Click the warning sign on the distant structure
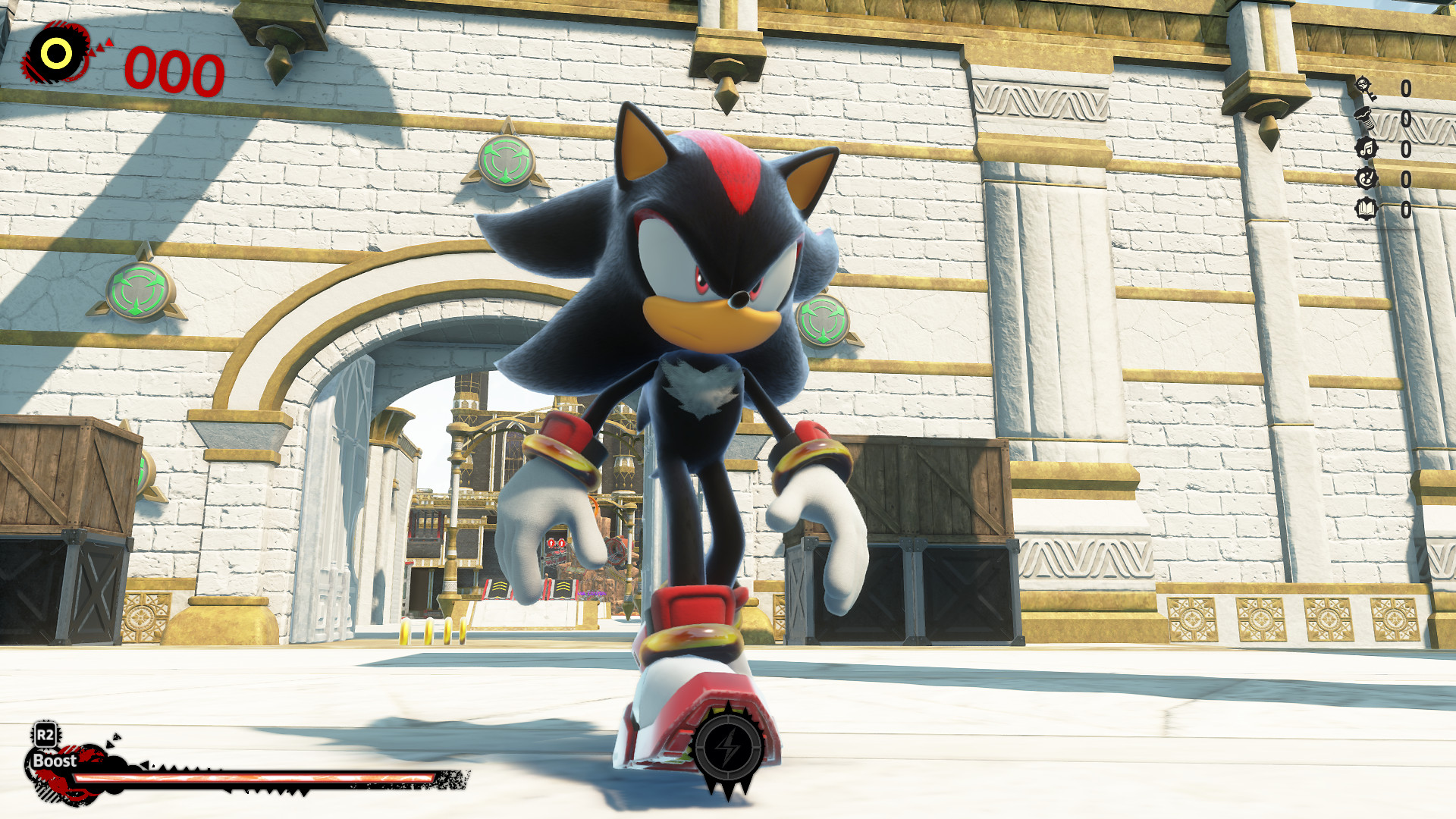The image size is (1456, 819). point(556,543)
